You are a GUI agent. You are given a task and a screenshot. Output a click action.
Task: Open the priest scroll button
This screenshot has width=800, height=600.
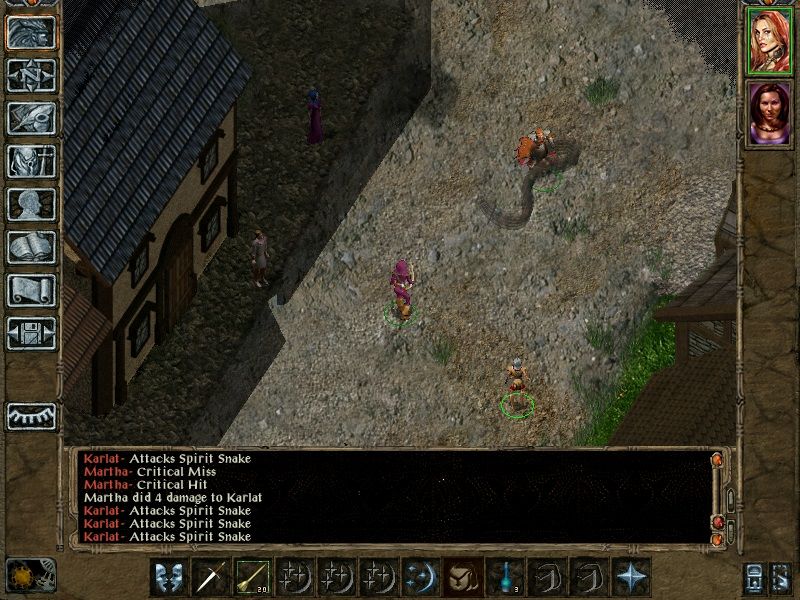[31, 290]
